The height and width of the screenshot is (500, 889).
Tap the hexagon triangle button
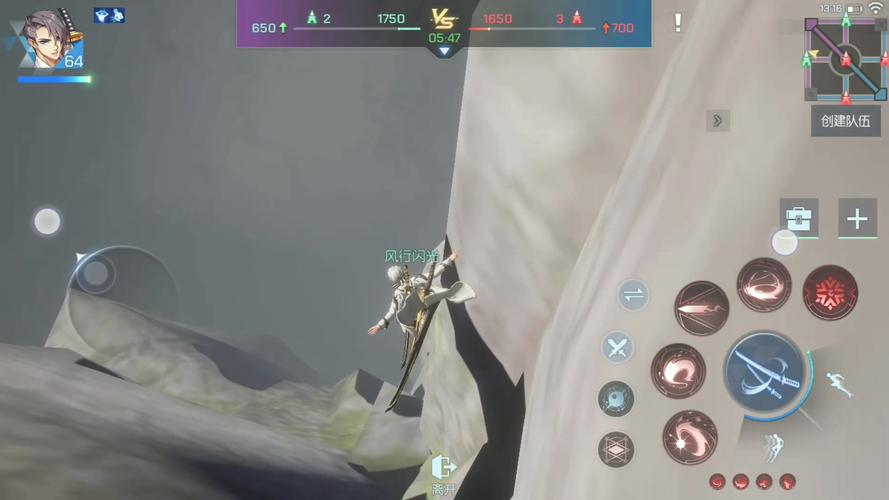[616, 449]
